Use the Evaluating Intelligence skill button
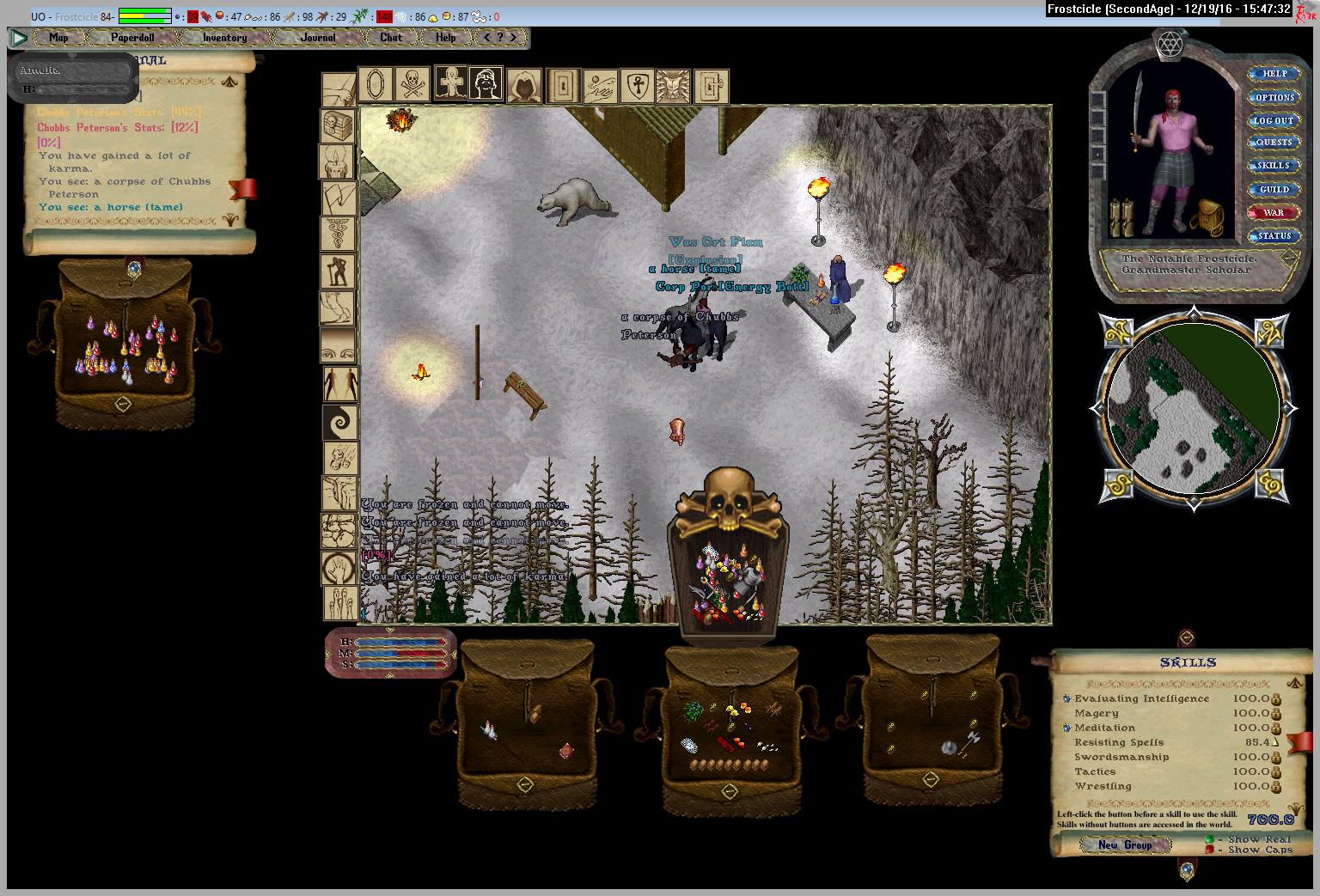Image resolution: width=1320 pixels, height=896 pixels. point(1067,699)
